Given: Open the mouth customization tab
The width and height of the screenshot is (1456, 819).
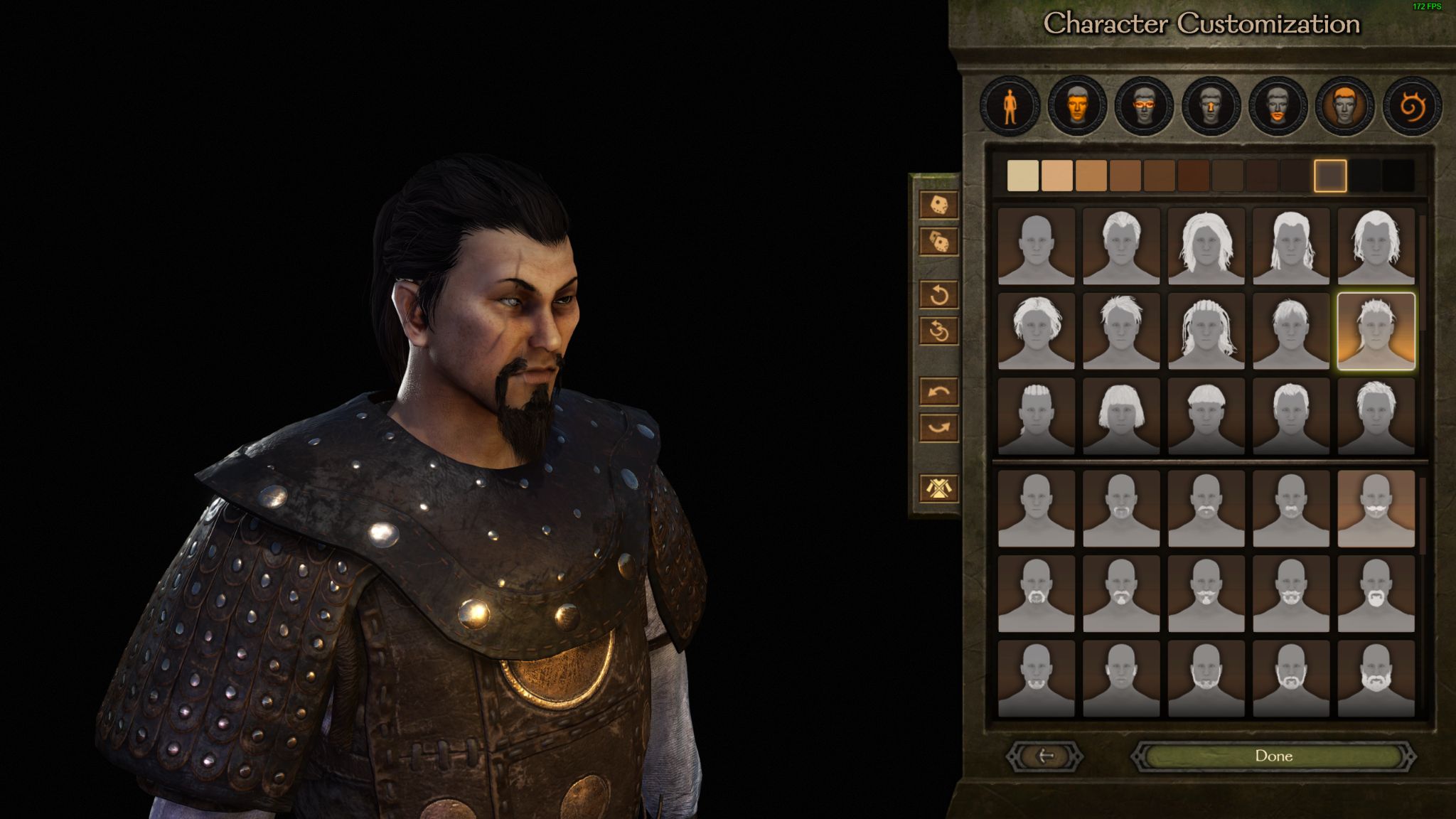Looking at the screenshot, I should point(1278,107).
